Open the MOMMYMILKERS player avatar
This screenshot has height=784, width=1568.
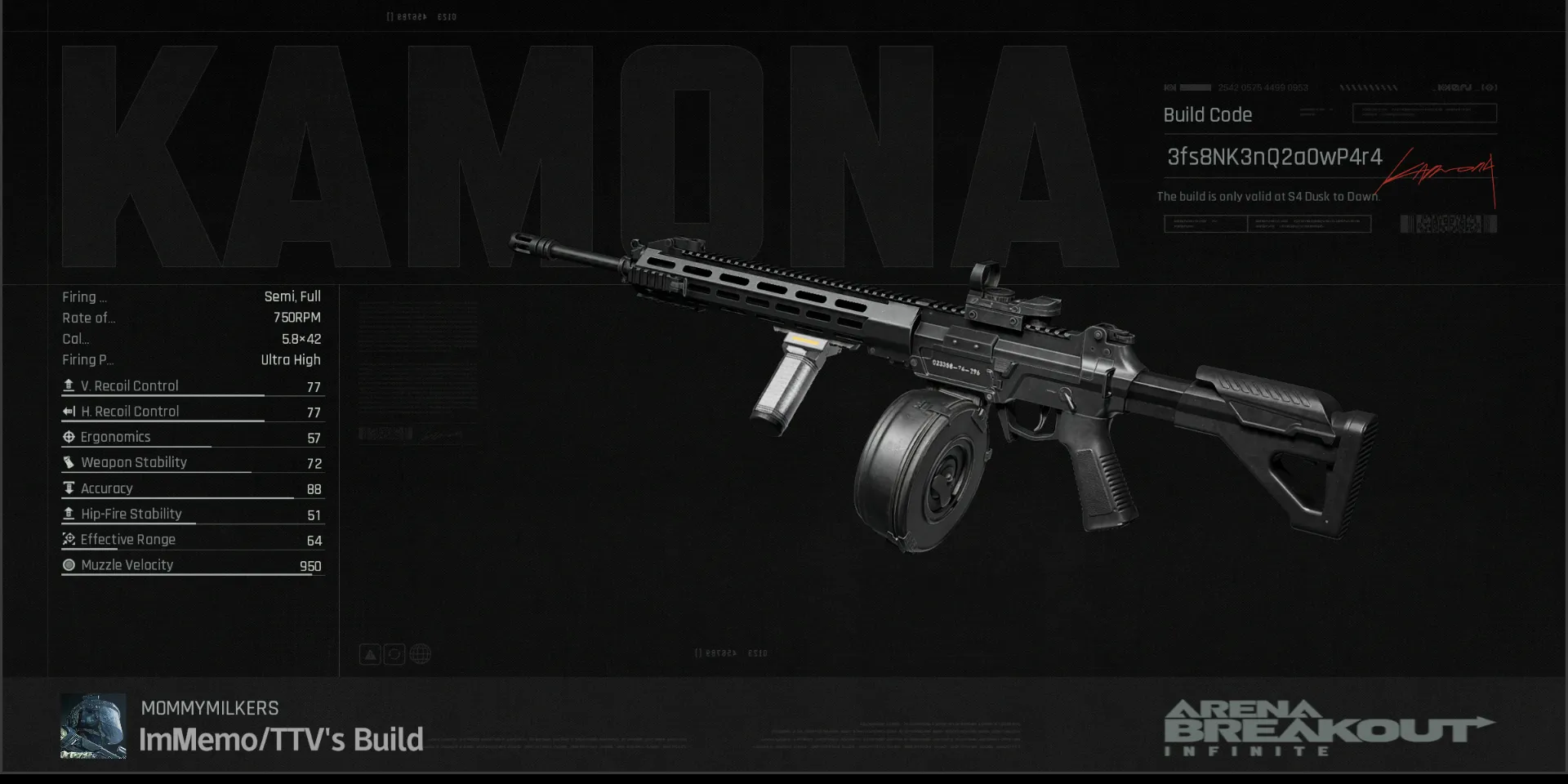point(93,726)
